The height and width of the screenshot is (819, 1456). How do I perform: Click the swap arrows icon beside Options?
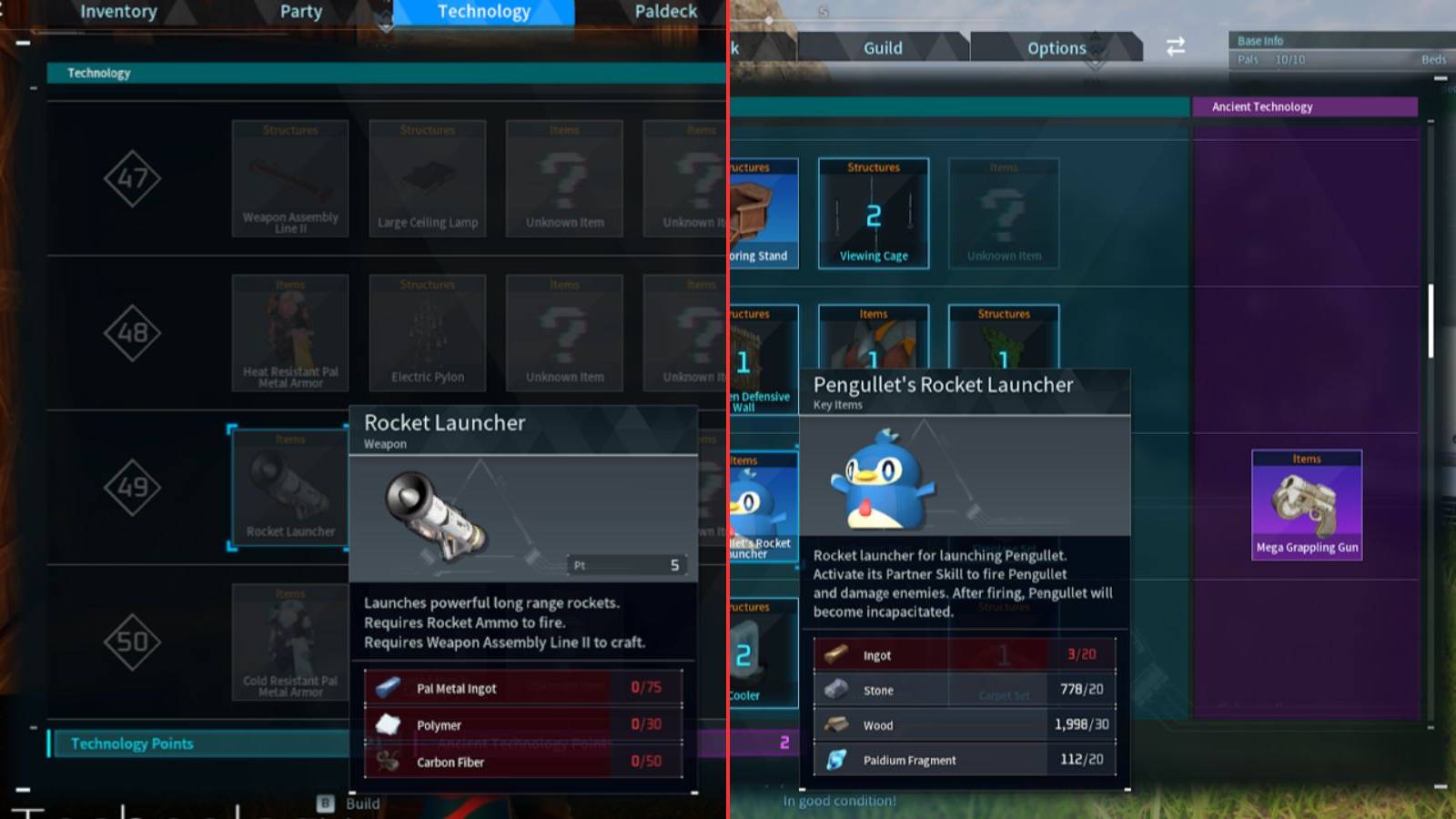click(1175, 47)
